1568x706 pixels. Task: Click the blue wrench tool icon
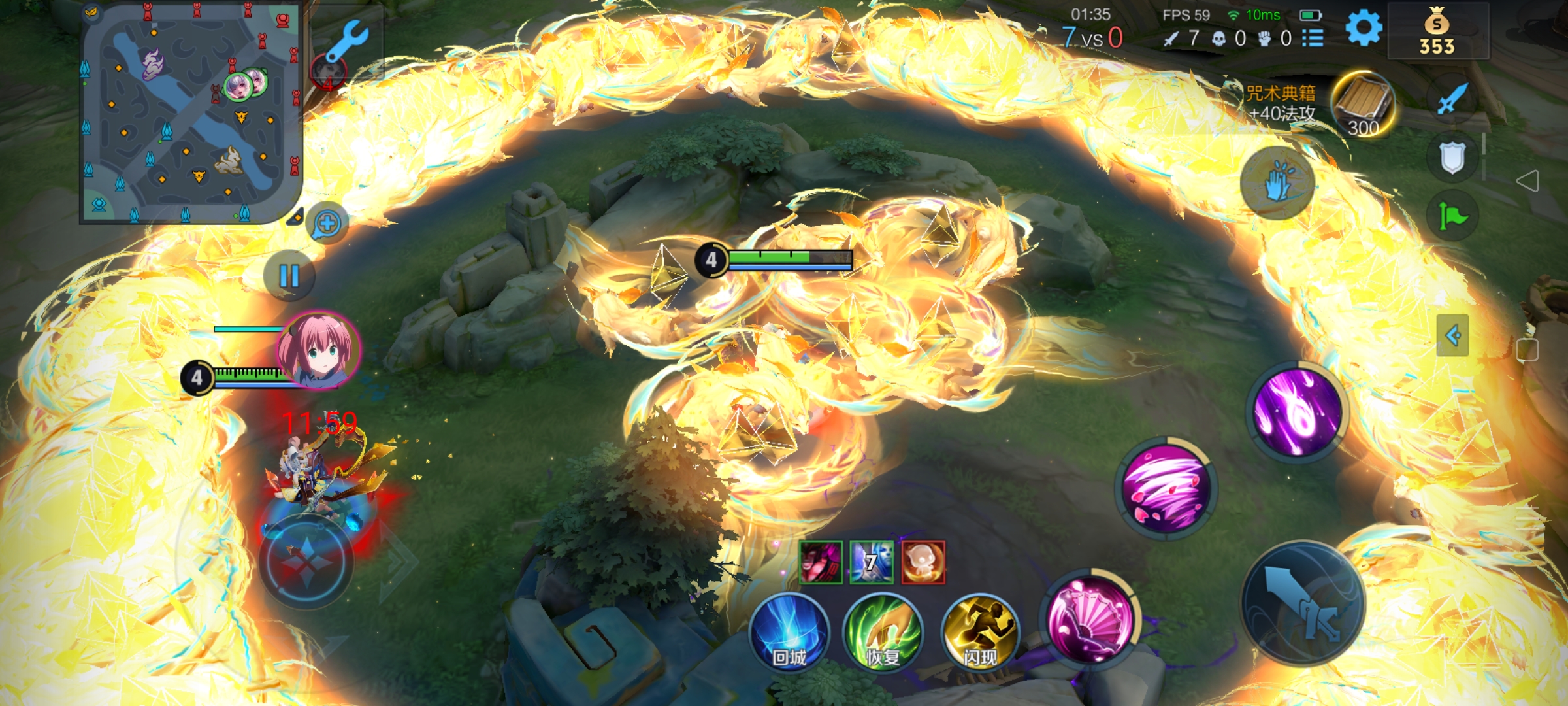[x=347, y=41]
